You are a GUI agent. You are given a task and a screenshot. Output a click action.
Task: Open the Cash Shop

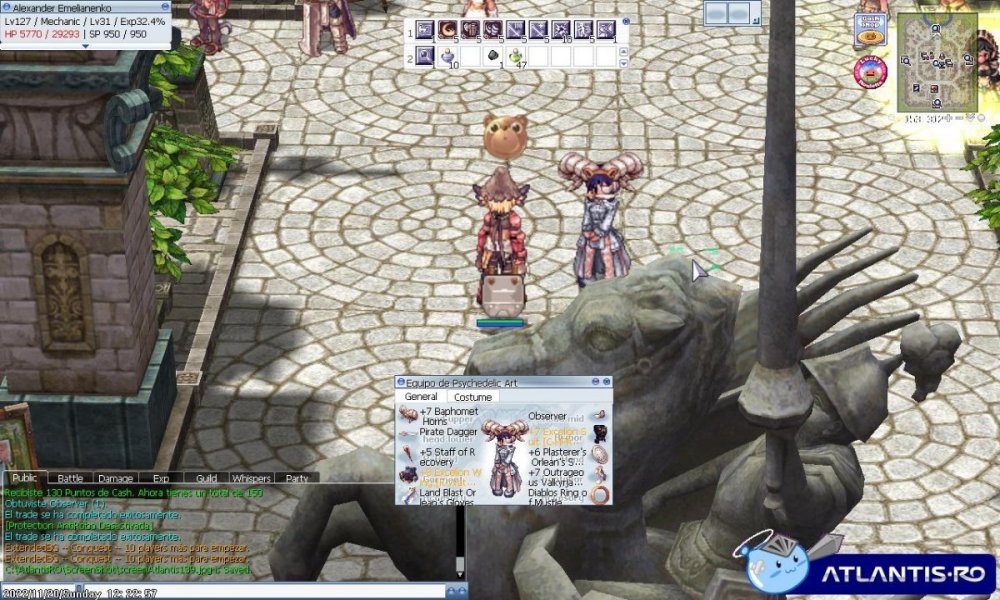pos(869,30)
